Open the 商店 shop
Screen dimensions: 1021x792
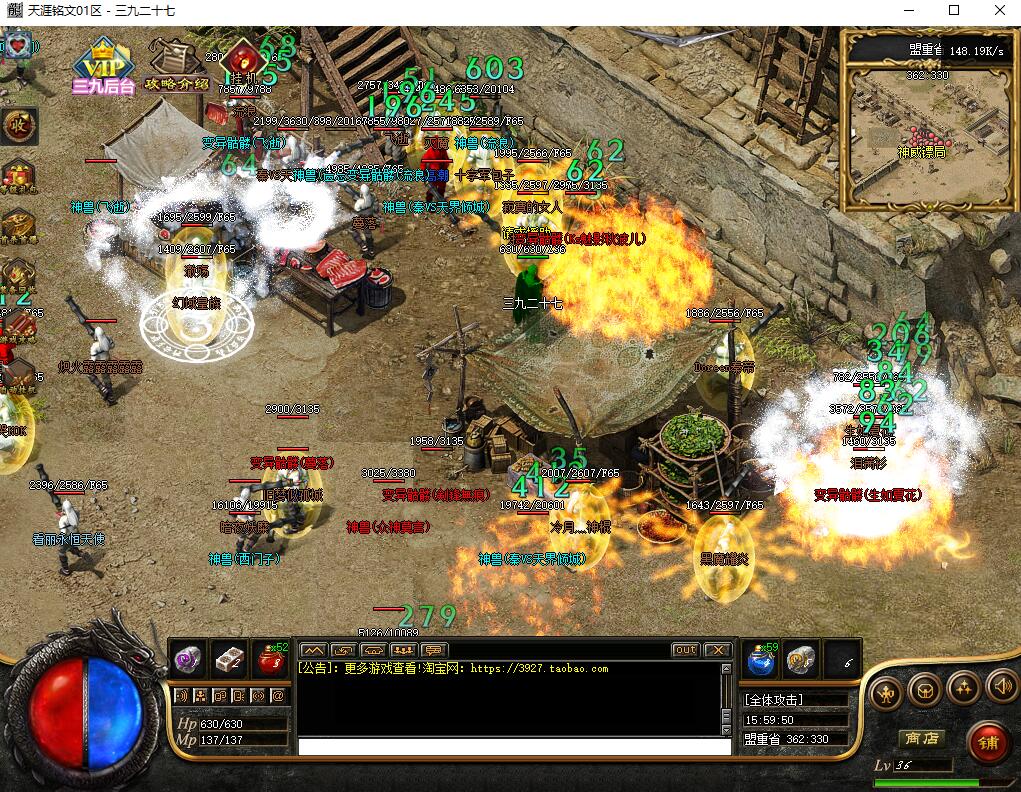point(921,738)
